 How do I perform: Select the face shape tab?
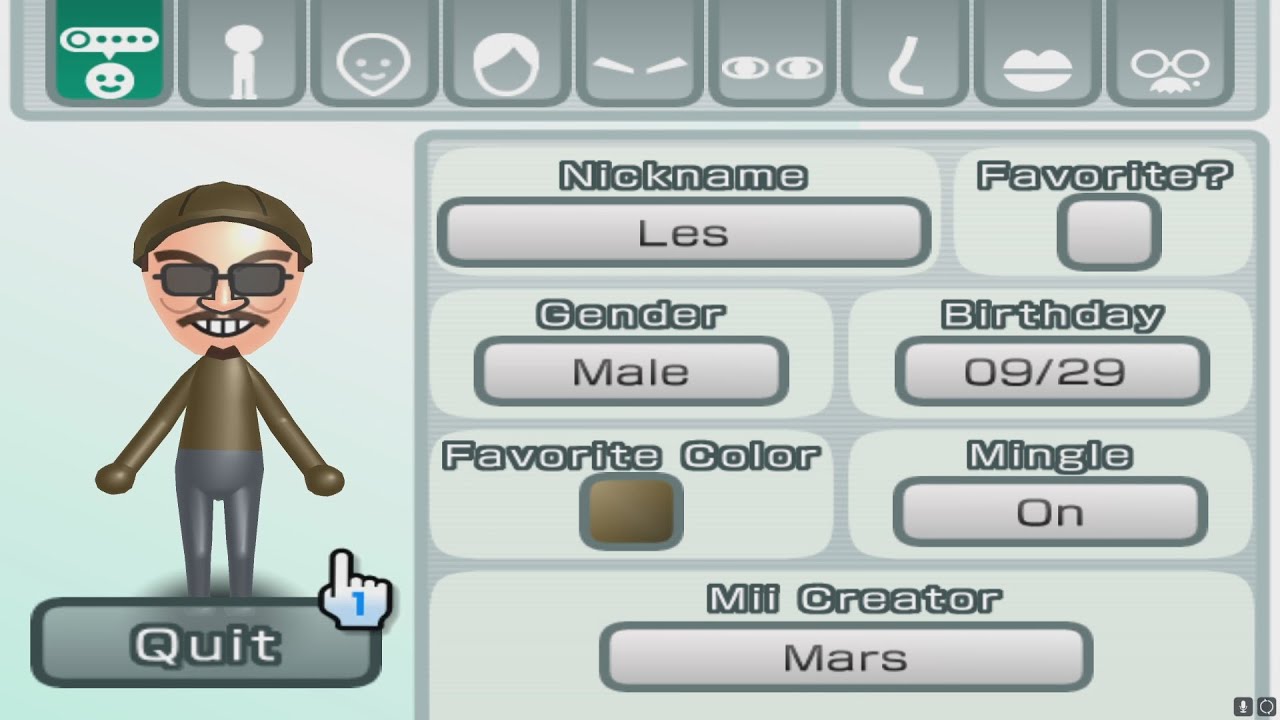[374, 53]
